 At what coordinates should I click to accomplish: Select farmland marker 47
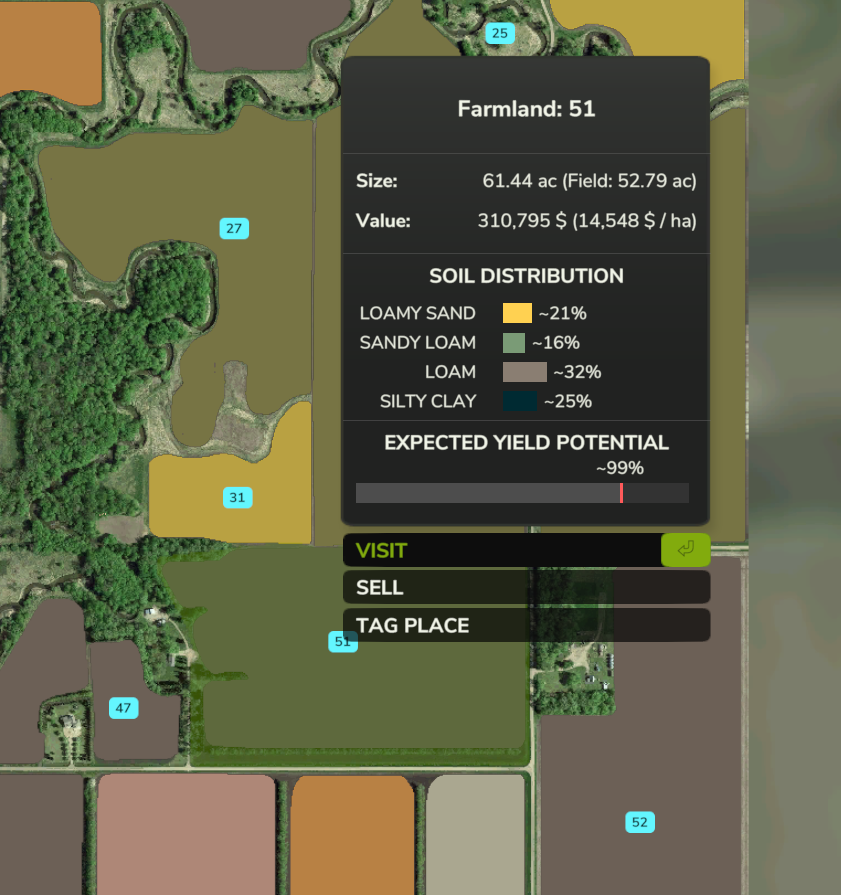[x=123, y=709]
